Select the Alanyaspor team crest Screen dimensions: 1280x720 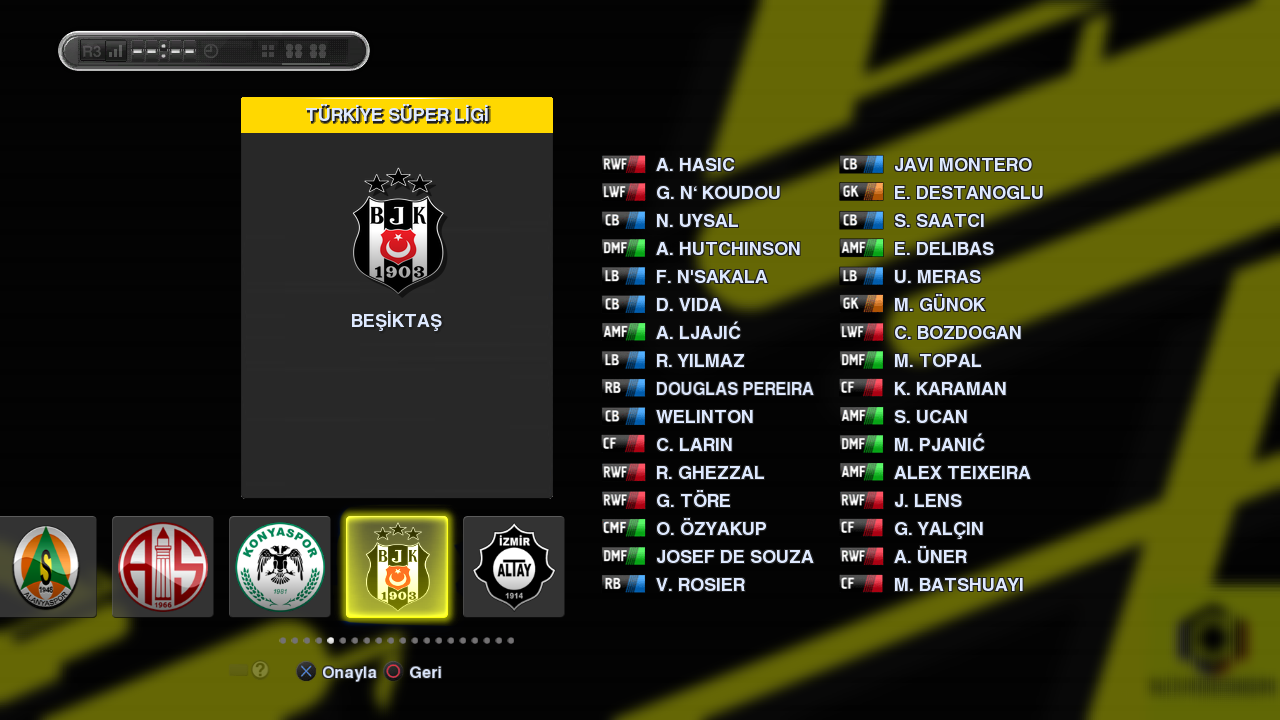47,567
